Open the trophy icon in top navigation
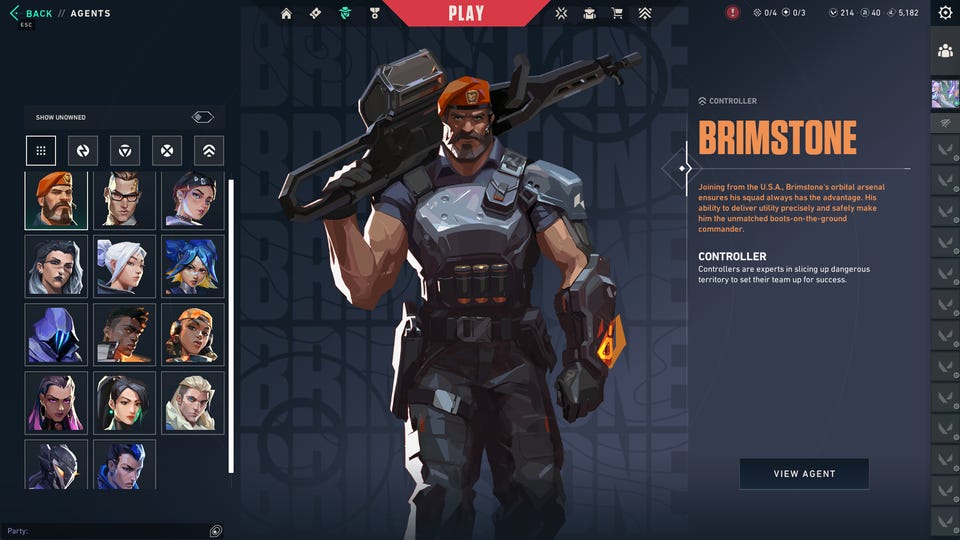This screenshot has height=540, width=960. (x=374, y=14)
